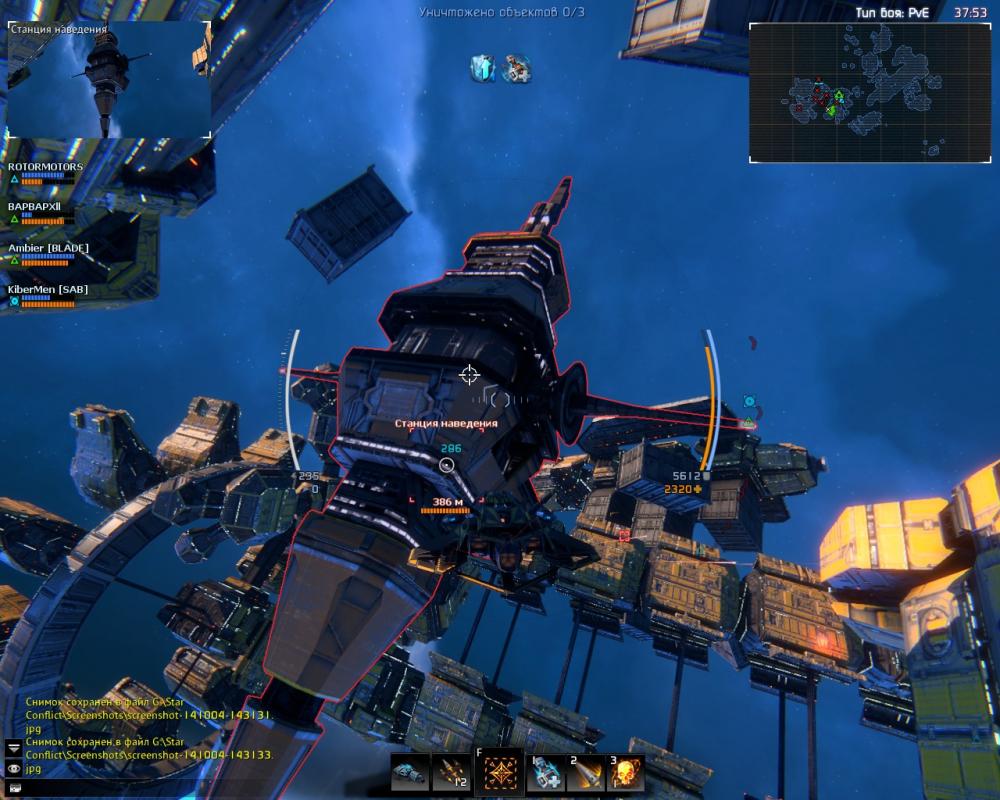Select teammate ROTORMOTORS in squad list
The height and width of the screenshot is (800, 1000).
pyautogui.click(x=46, y=167)
